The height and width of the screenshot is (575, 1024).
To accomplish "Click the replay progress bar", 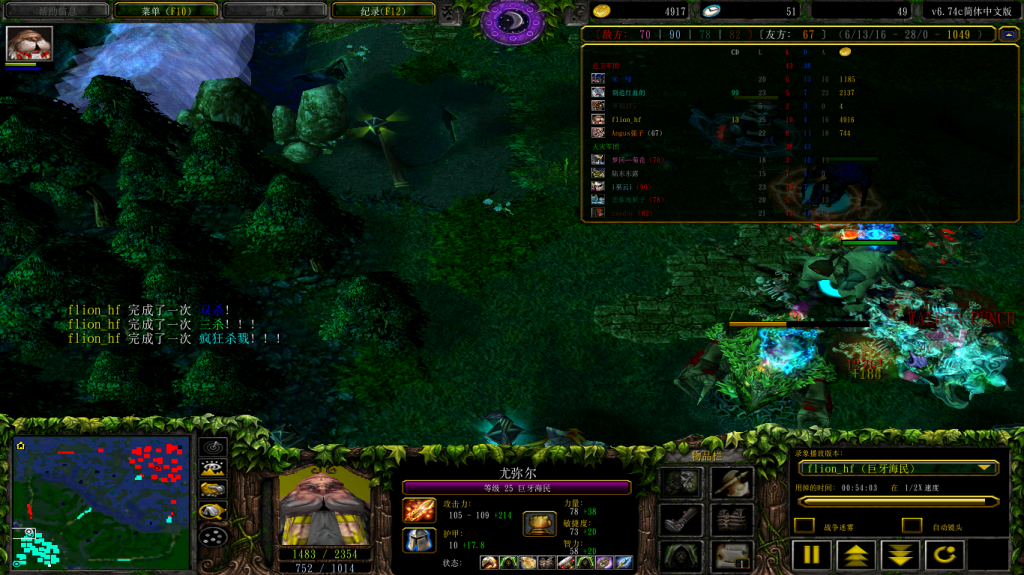I will pos(897,501).
